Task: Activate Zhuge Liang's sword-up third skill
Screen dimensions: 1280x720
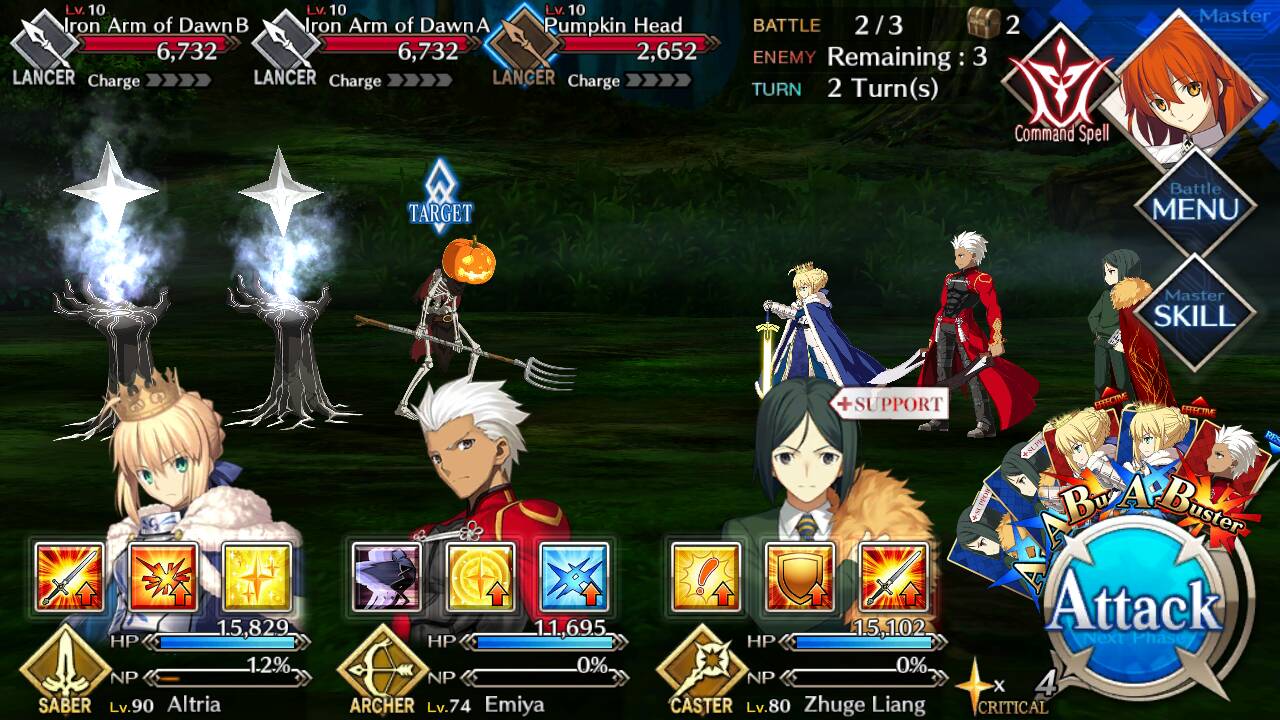Action: pos(893,577)
